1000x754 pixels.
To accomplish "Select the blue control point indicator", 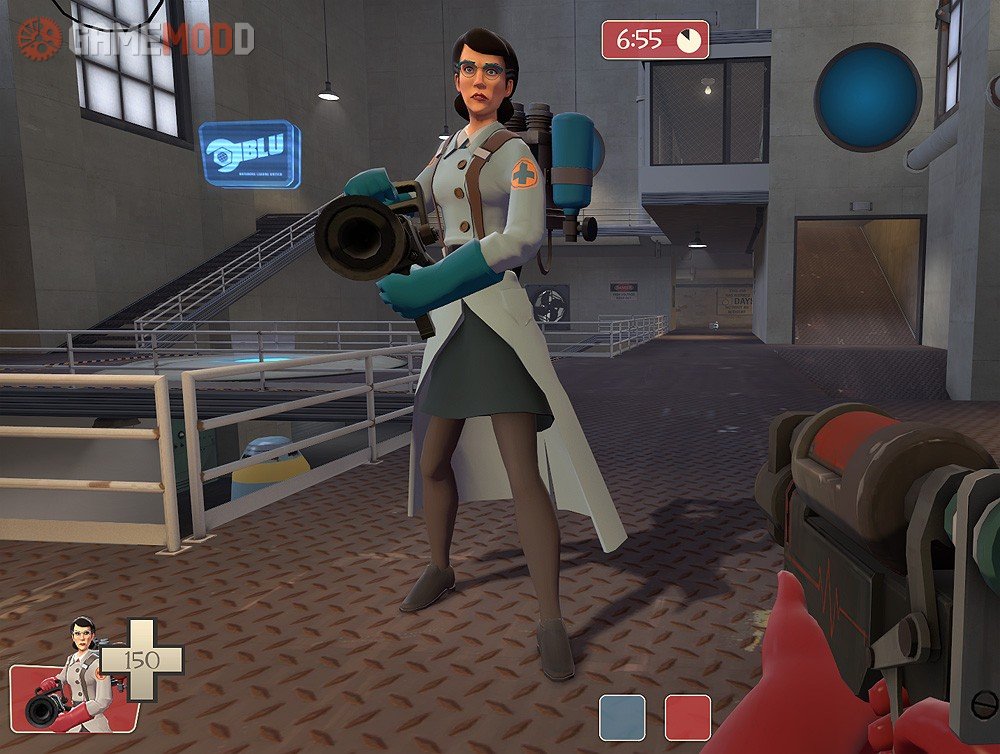I will 622,717.
